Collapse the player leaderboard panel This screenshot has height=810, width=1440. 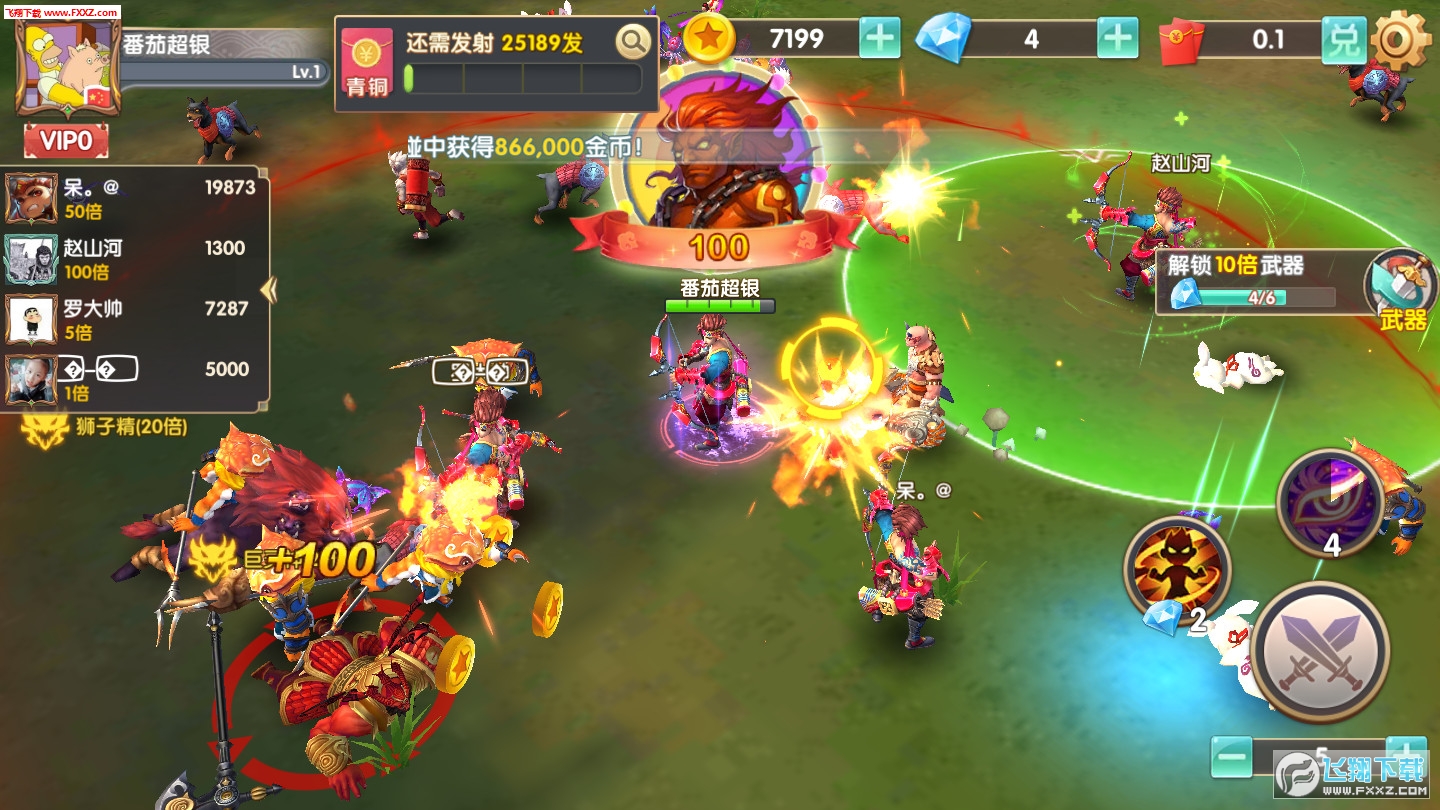pyautogui.click(x=268, y=290)
